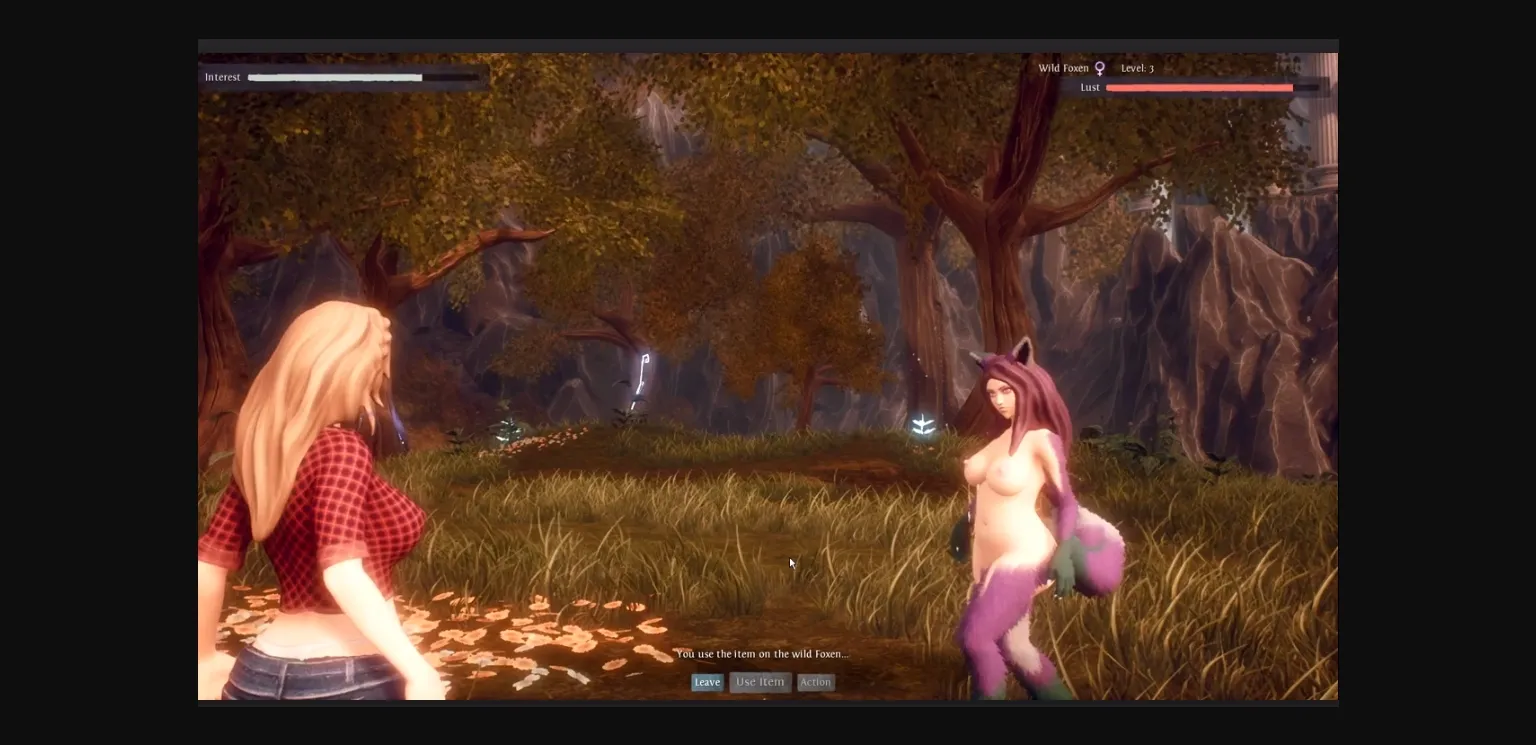The height and width of the screenshot is (745, 1536).
Task: Click the Level: 3 indicator
Action: [x=1138, y=68]
